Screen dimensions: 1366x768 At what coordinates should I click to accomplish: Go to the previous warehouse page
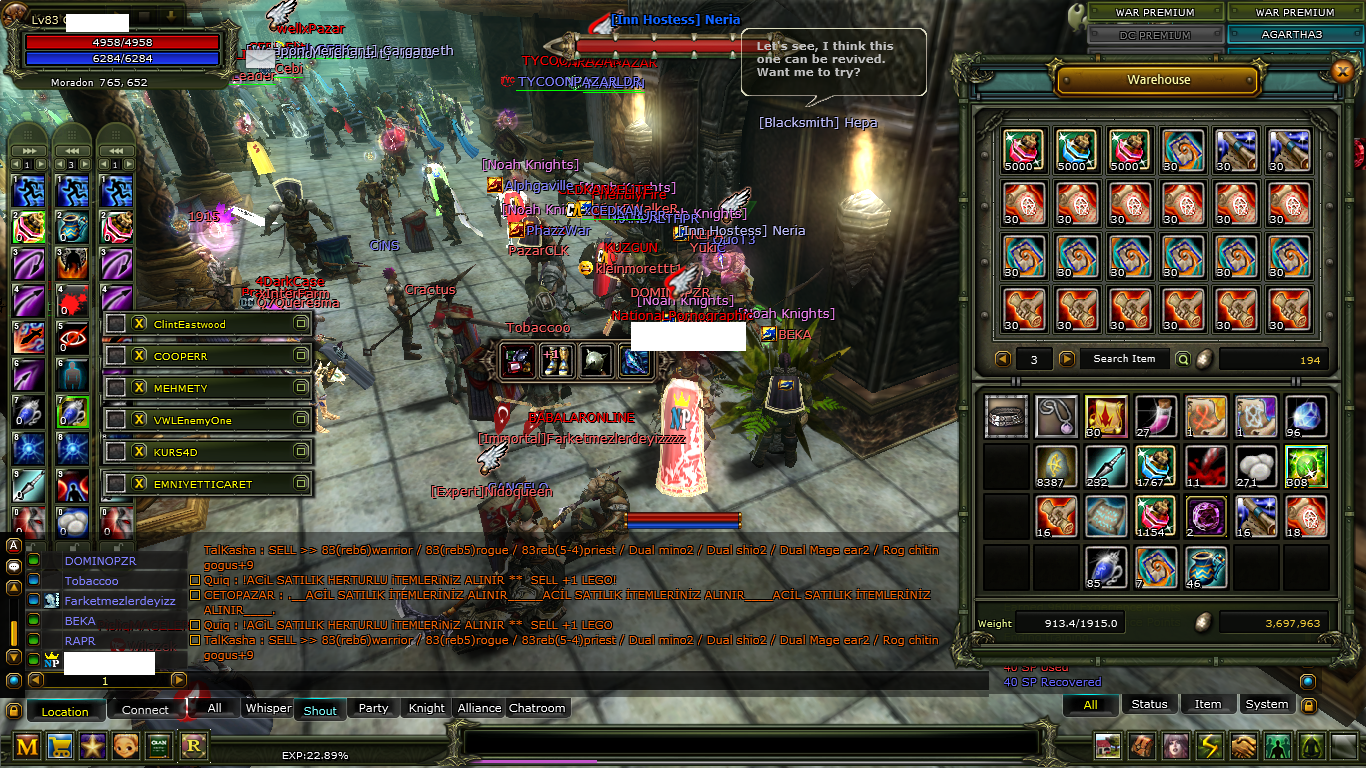(1003, 359)
